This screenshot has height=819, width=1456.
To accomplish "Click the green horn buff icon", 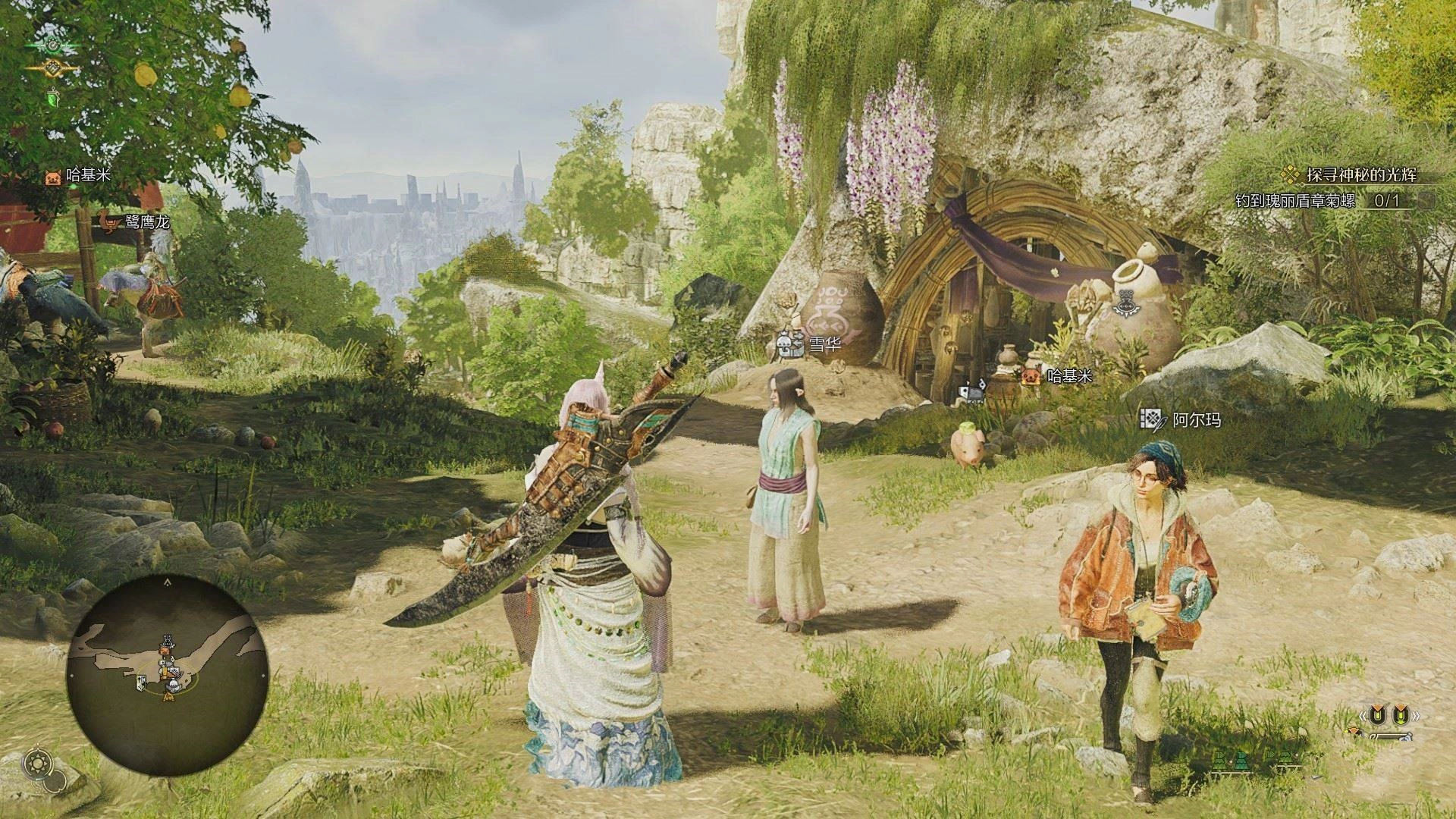I will pyautogui.click(x=52, y=96).
